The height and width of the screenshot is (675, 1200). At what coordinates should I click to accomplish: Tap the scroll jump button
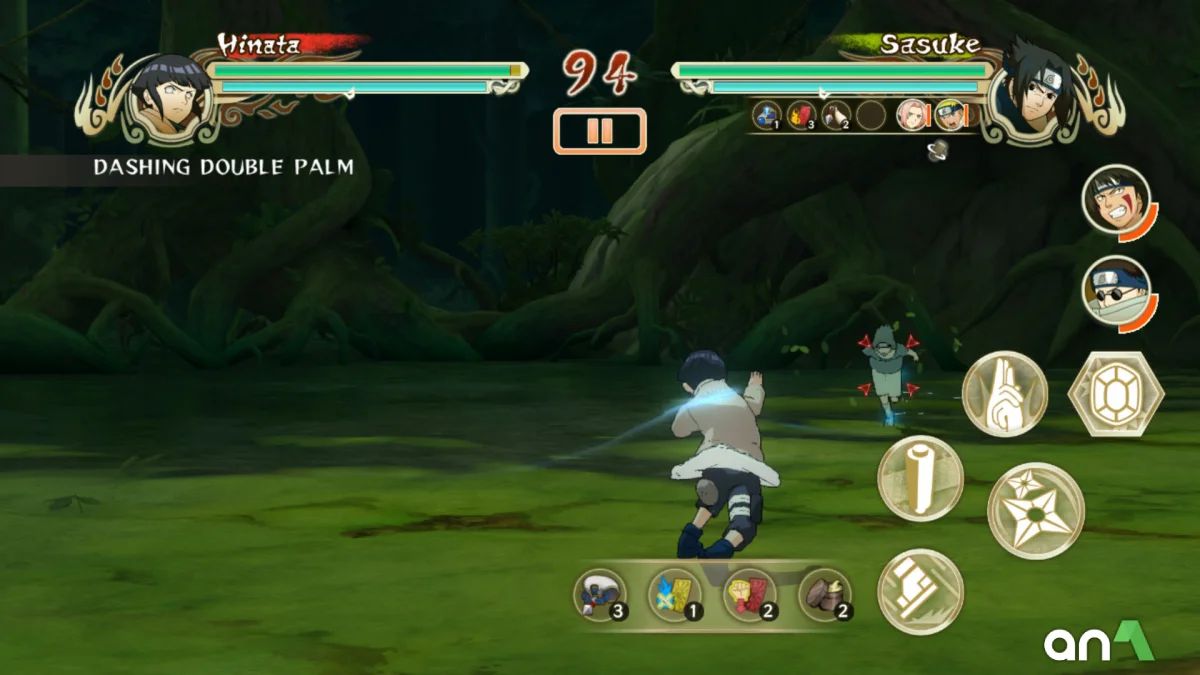tap(920, 478)
